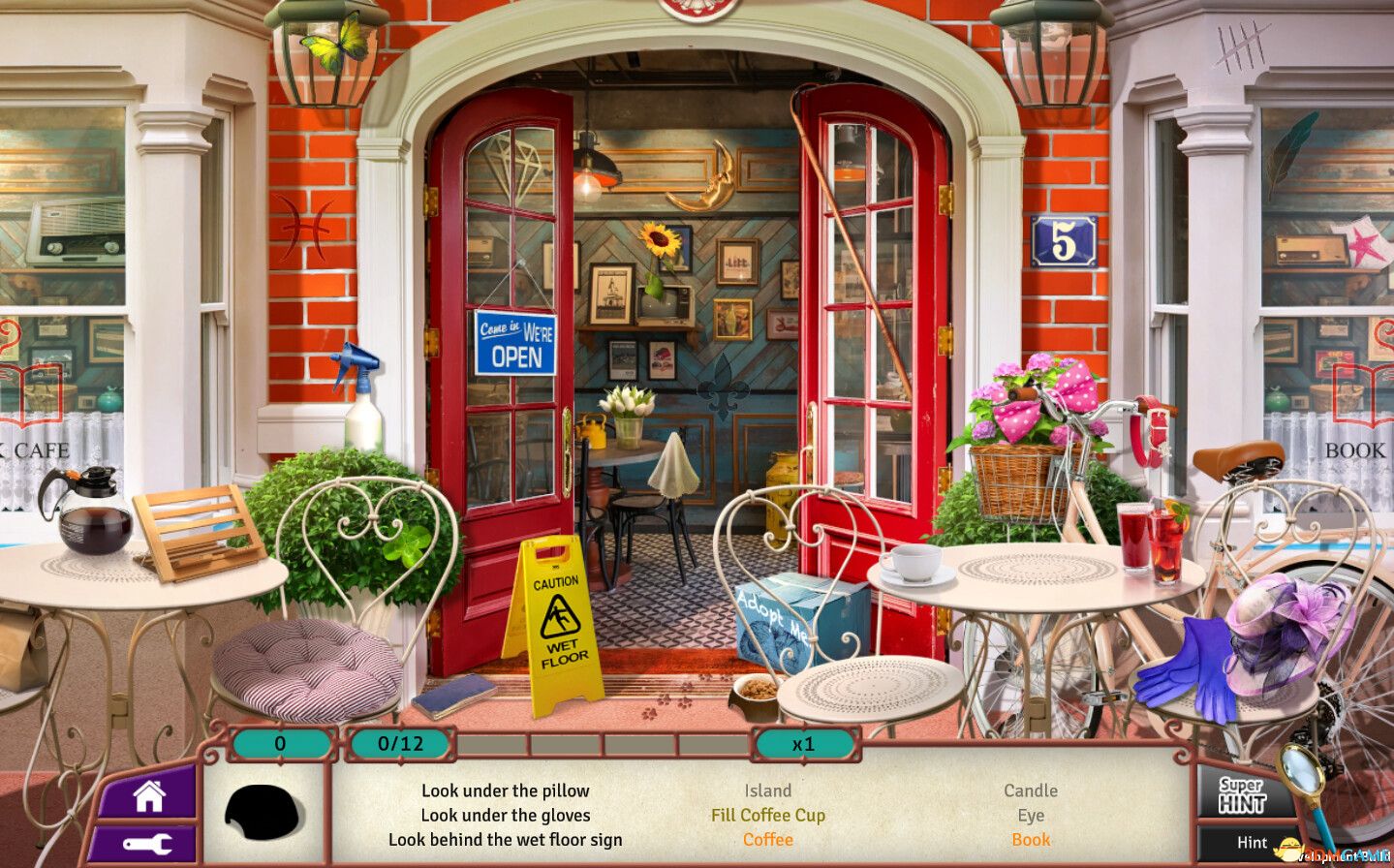Click the 0/12 progress counter

click(x=398, y=744)
